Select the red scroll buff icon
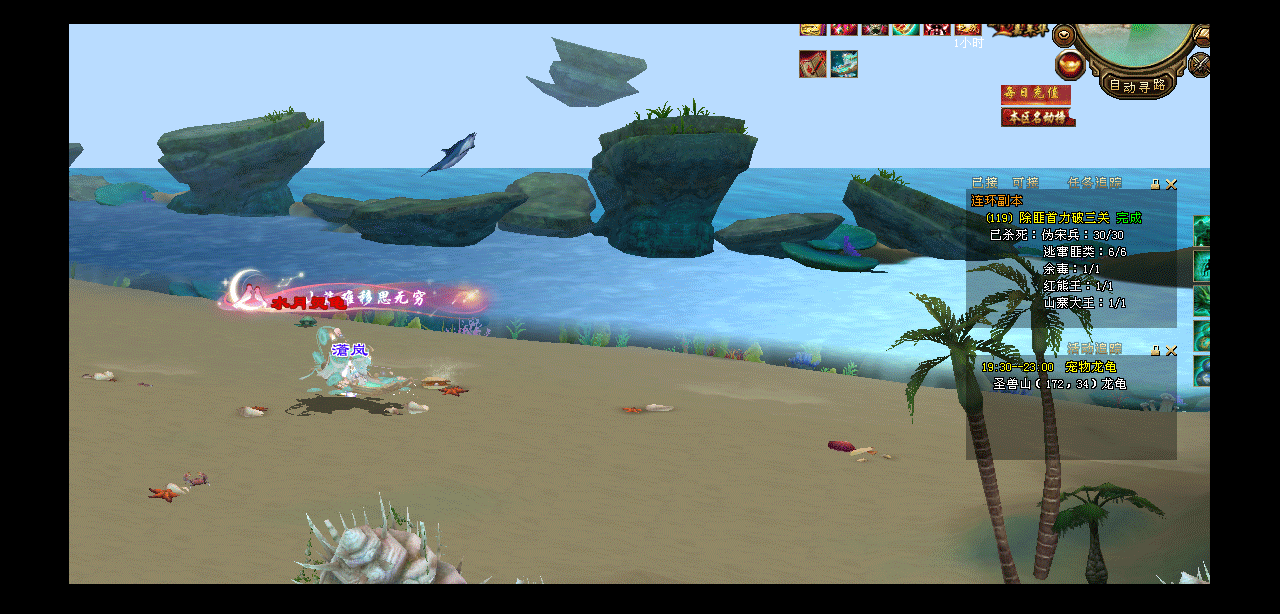 click(812, 64)
